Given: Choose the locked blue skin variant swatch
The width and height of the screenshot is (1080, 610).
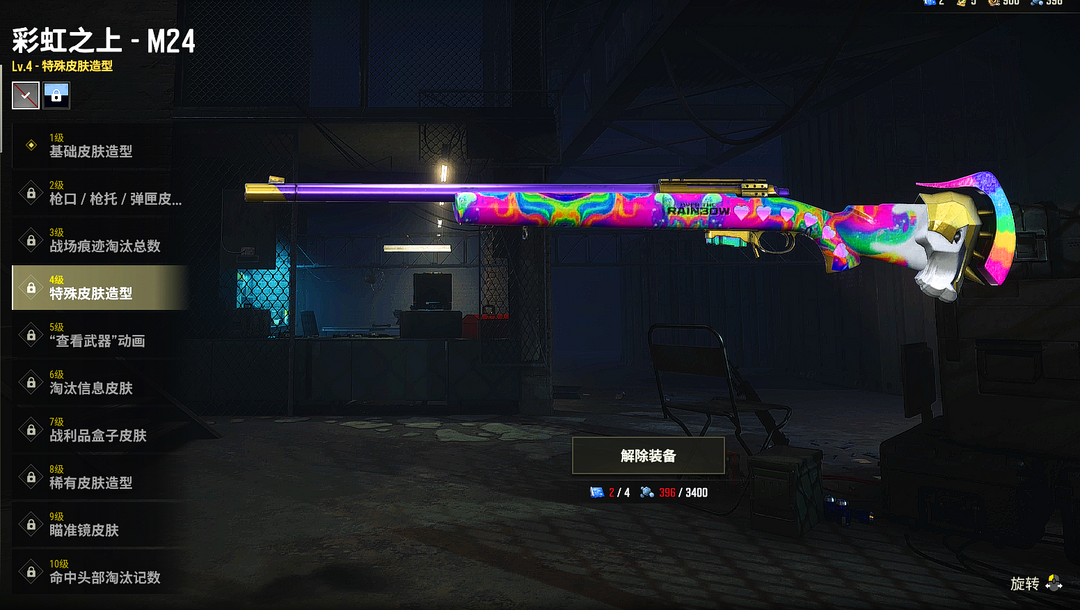Looking at the screenshot, I should 57,95.
